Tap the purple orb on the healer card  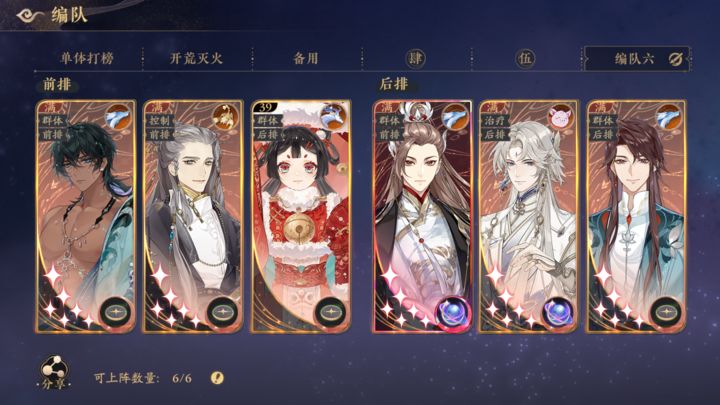point(558,312)
